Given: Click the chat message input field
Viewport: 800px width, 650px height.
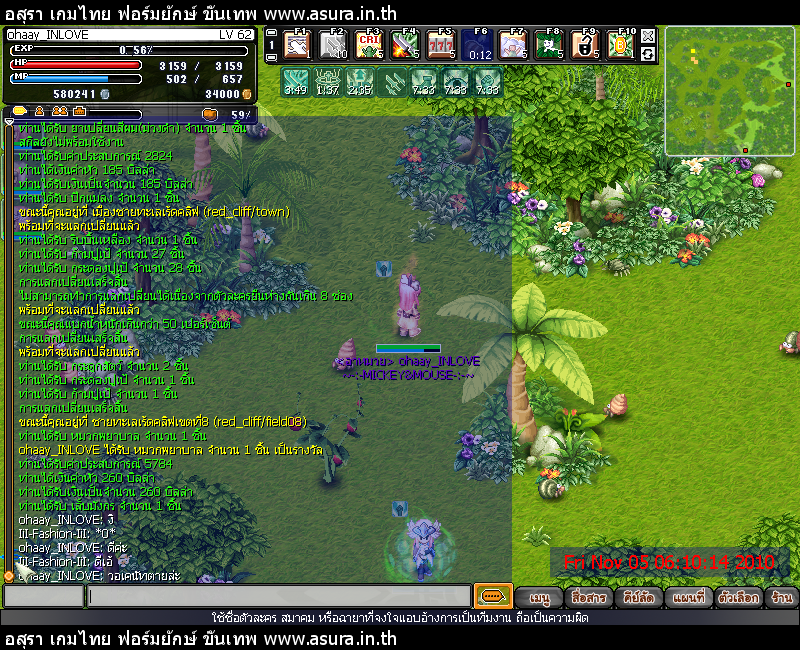Looking at the screenshot, I should coord(278,597).
